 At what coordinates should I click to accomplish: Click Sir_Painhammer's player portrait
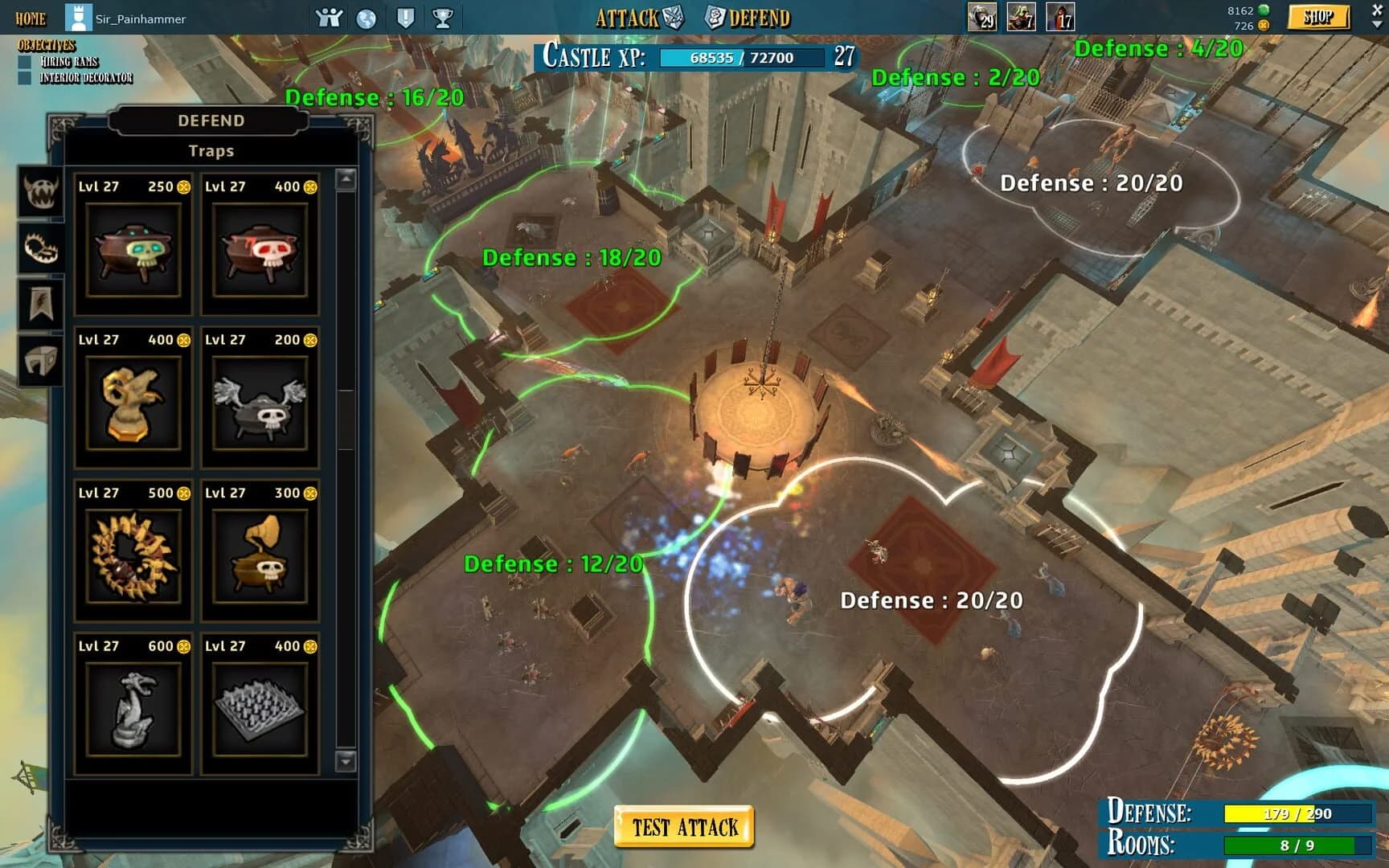tap(79, 16)
